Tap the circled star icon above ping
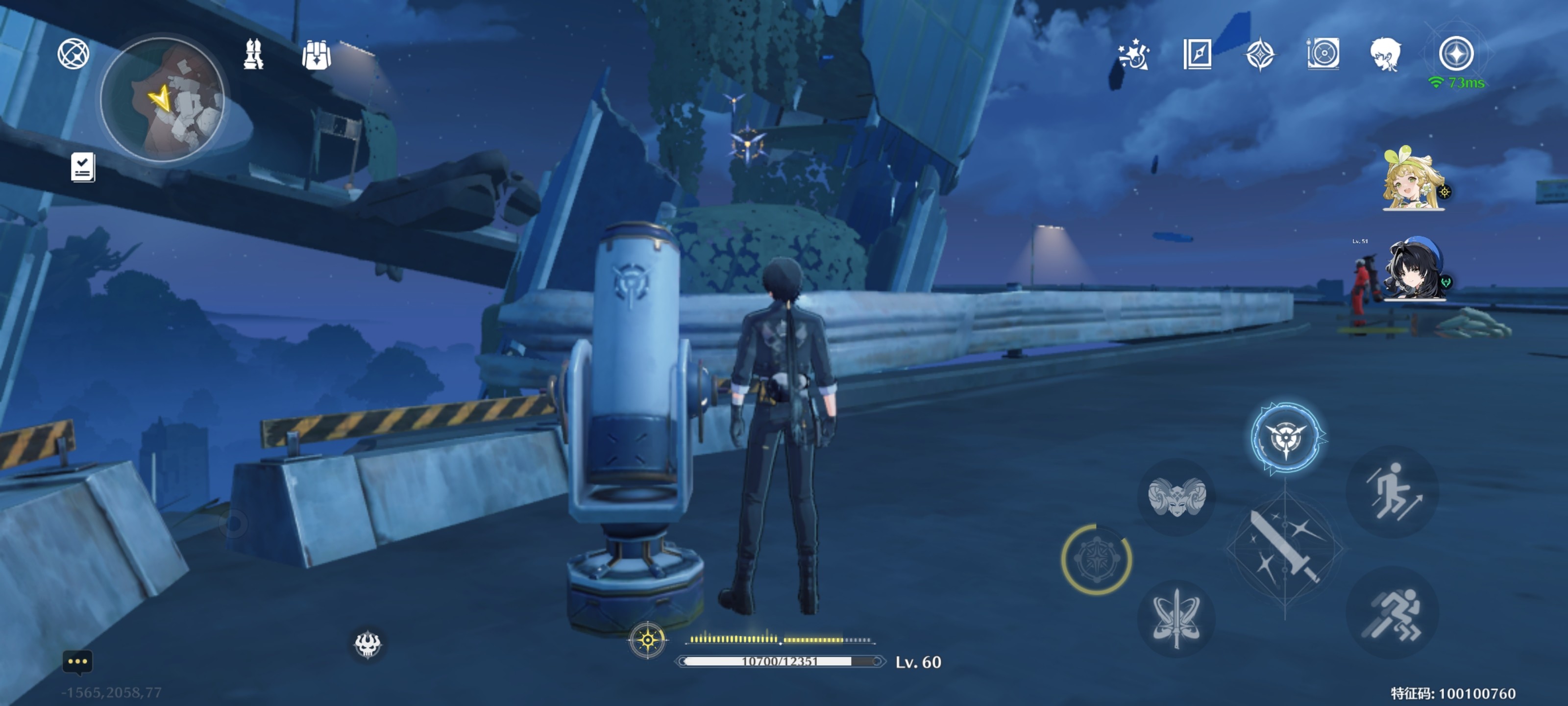Image resolution: width=1568 pixels, height=706 pixels. (1456, 53)
